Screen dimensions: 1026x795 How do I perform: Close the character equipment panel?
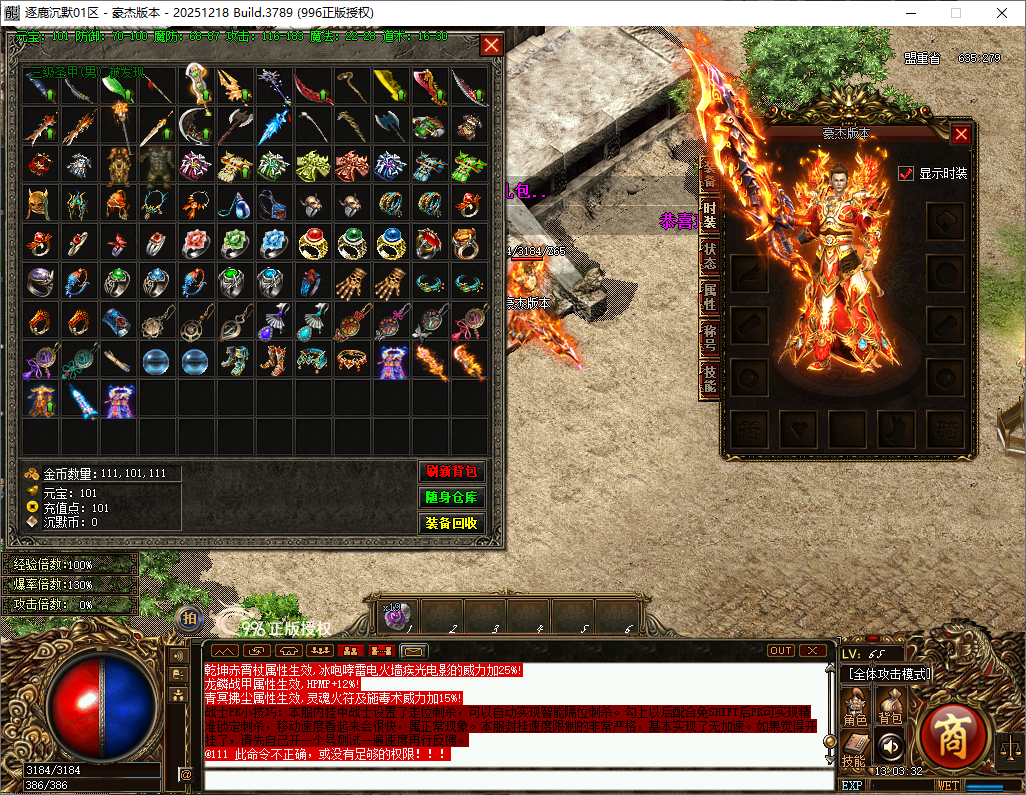961,134
